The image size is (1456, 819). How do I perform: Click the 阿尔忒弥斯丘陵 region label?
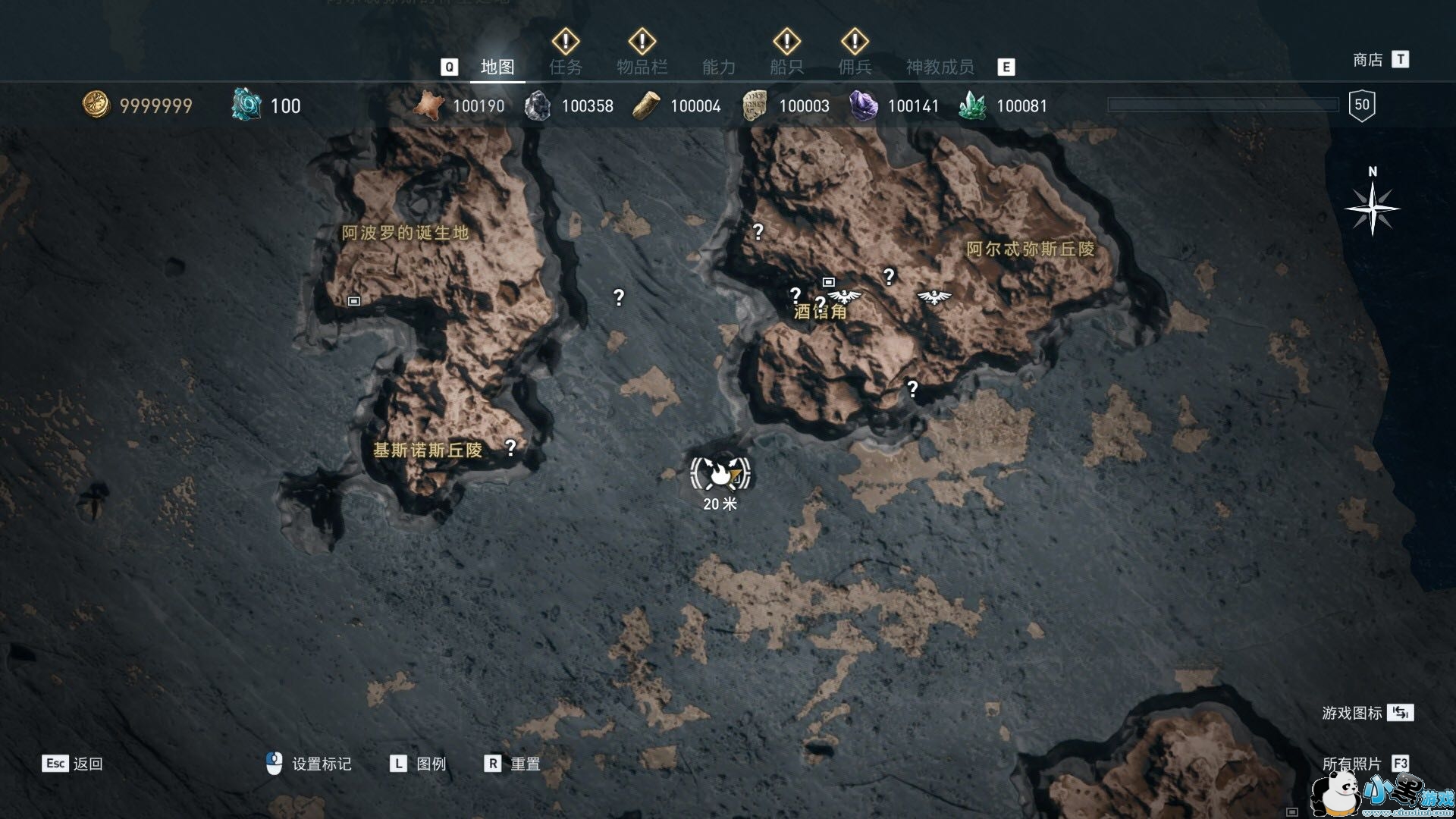pyautogui.click(x=1030, y=249)
